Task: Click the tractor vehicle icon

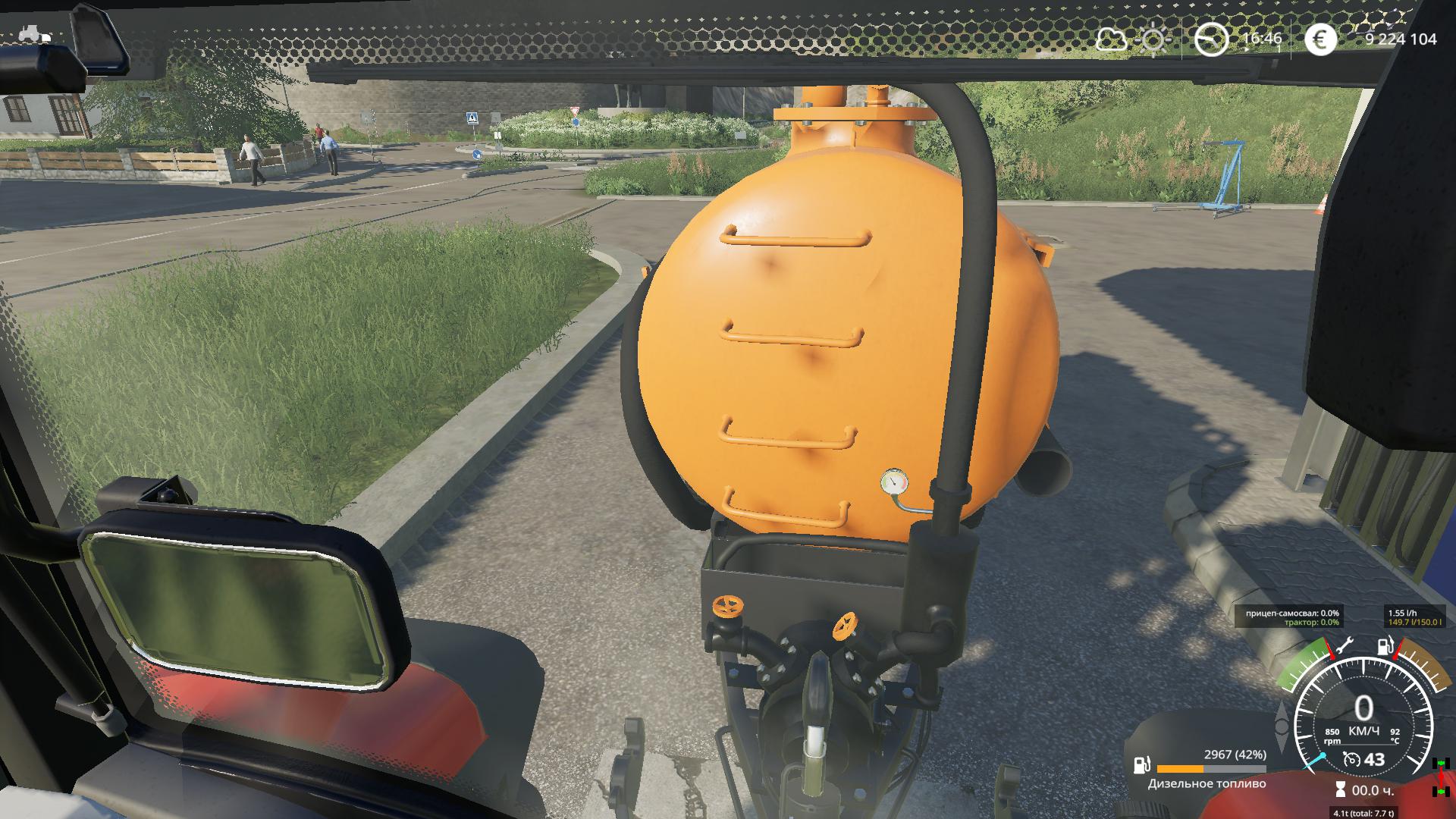Action: [35, 34]
